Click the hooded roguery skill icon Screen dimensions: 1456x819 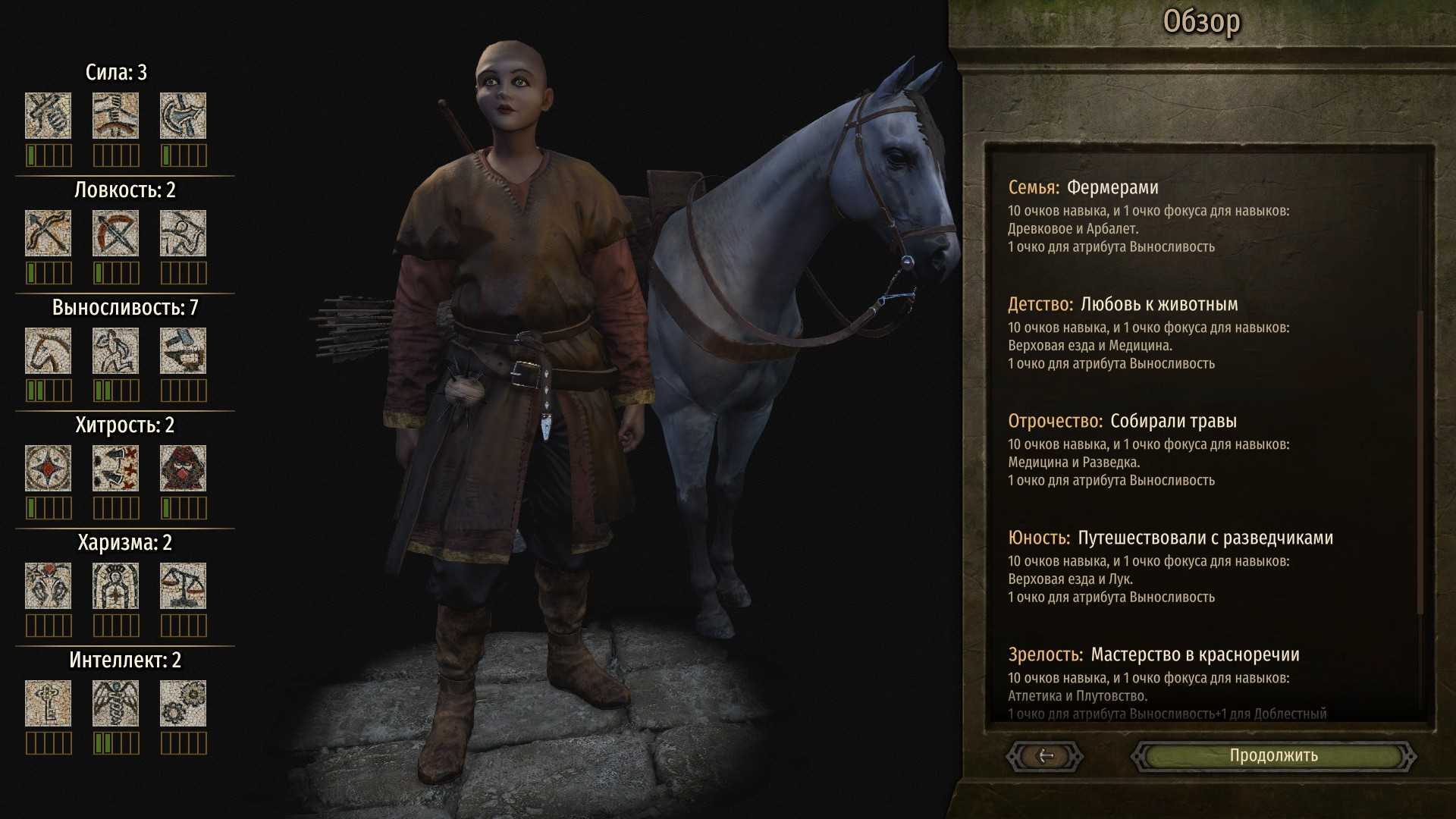tap(183, 469)
